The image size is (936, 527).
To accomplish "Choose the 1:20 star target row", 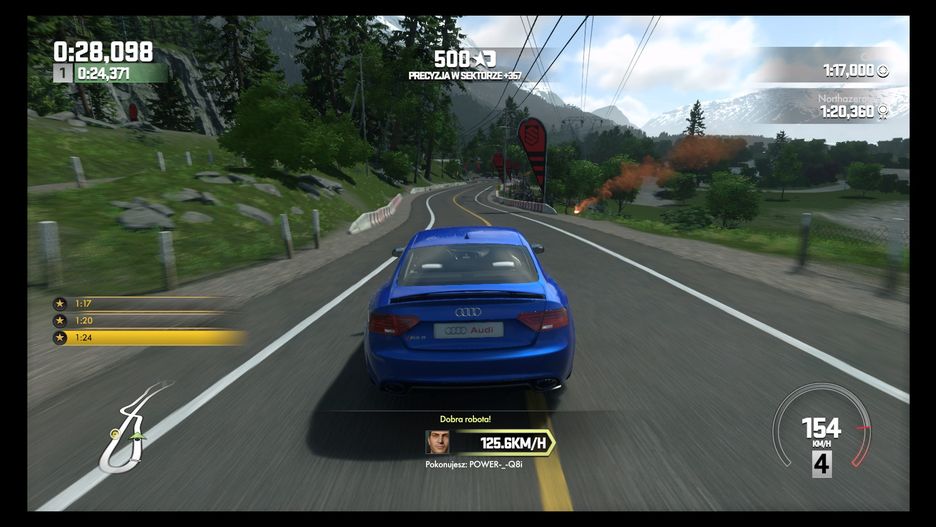I will tap(140, 320).
